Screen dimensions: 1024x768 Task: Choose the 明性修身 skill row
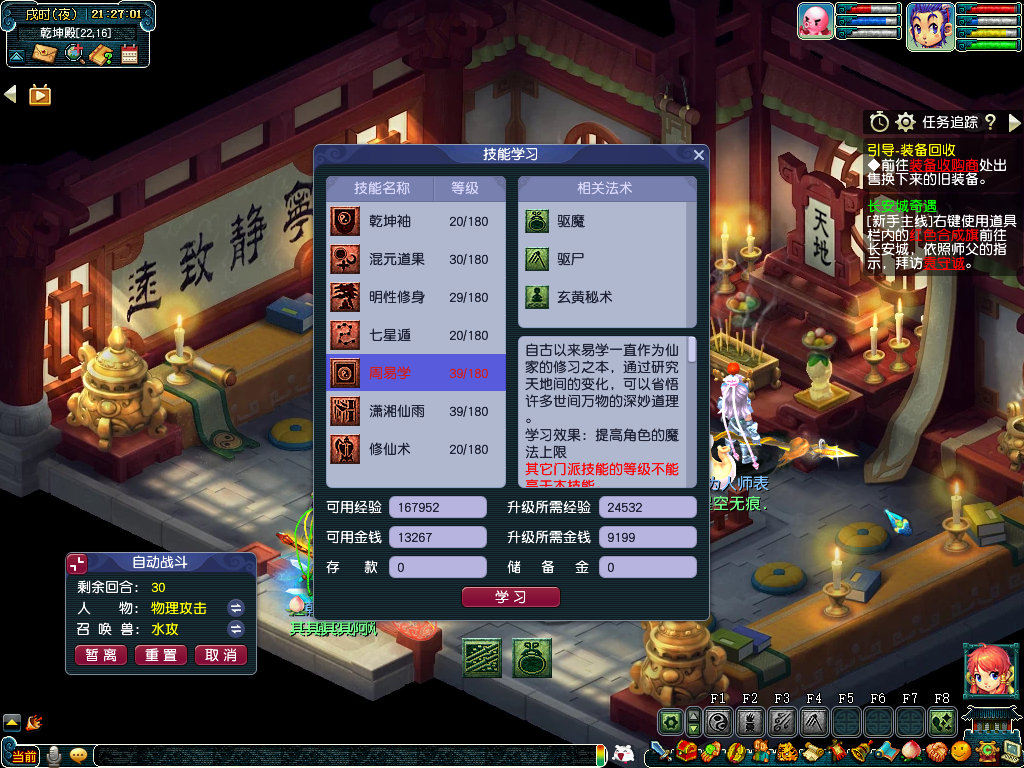click(416, 297)
